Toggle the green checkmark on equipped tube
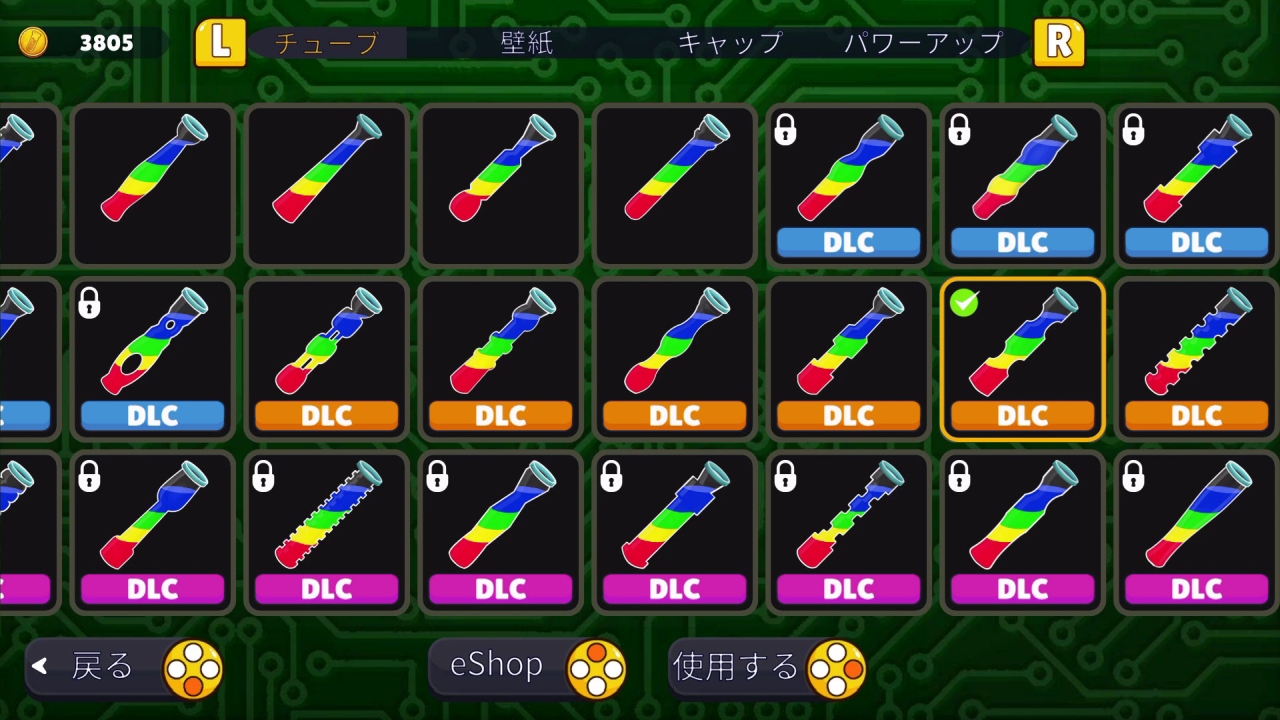Viewport: 1280px width, 720px height. 963,303
